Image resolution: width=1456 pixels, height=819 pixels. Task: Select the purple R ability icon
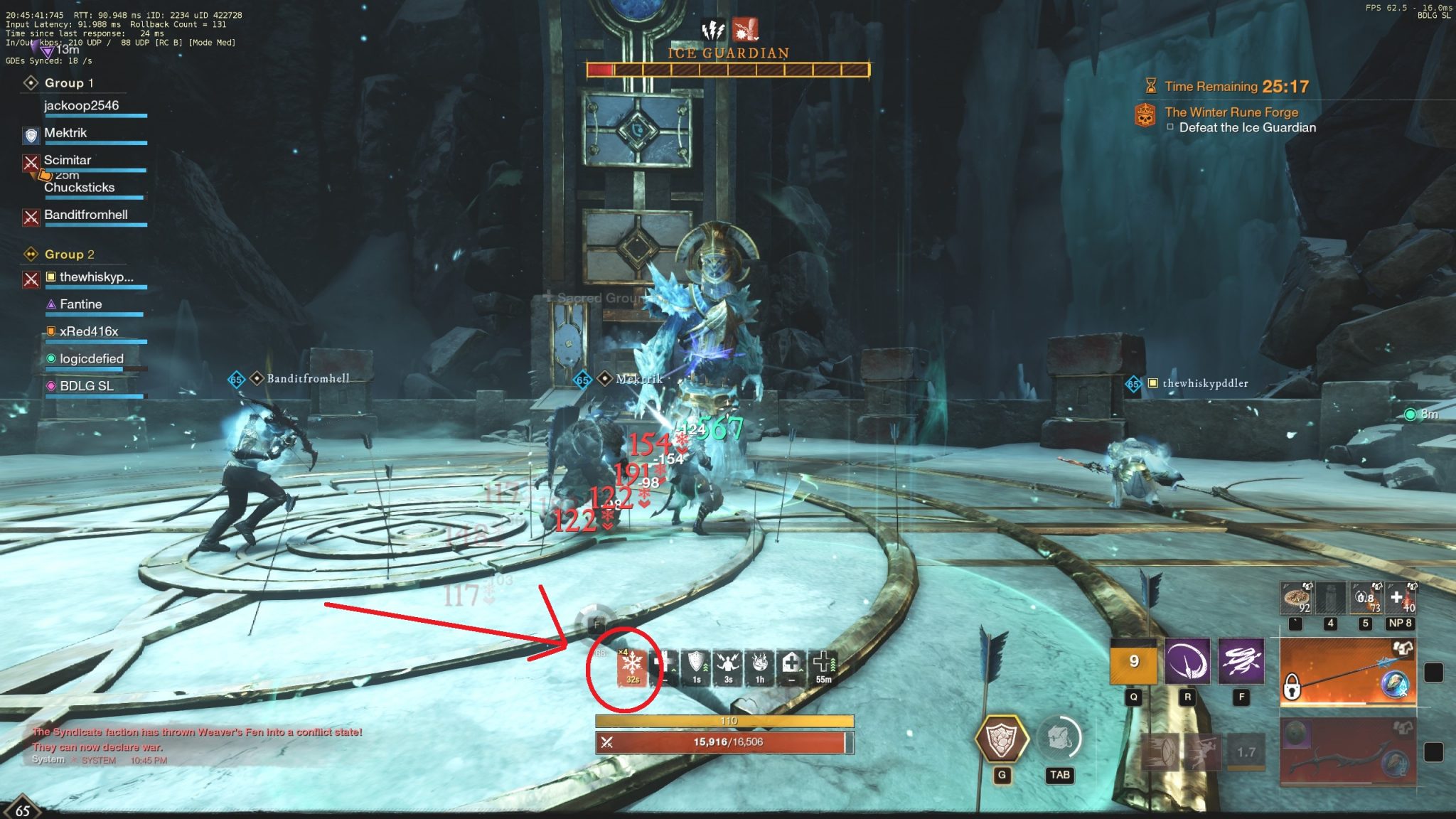1188,661
